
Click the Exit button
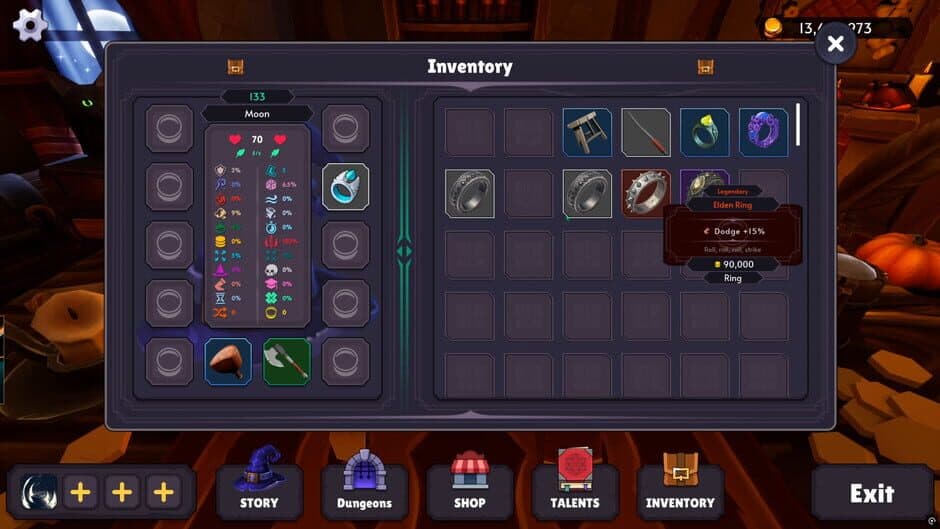(x=871, y=492)
